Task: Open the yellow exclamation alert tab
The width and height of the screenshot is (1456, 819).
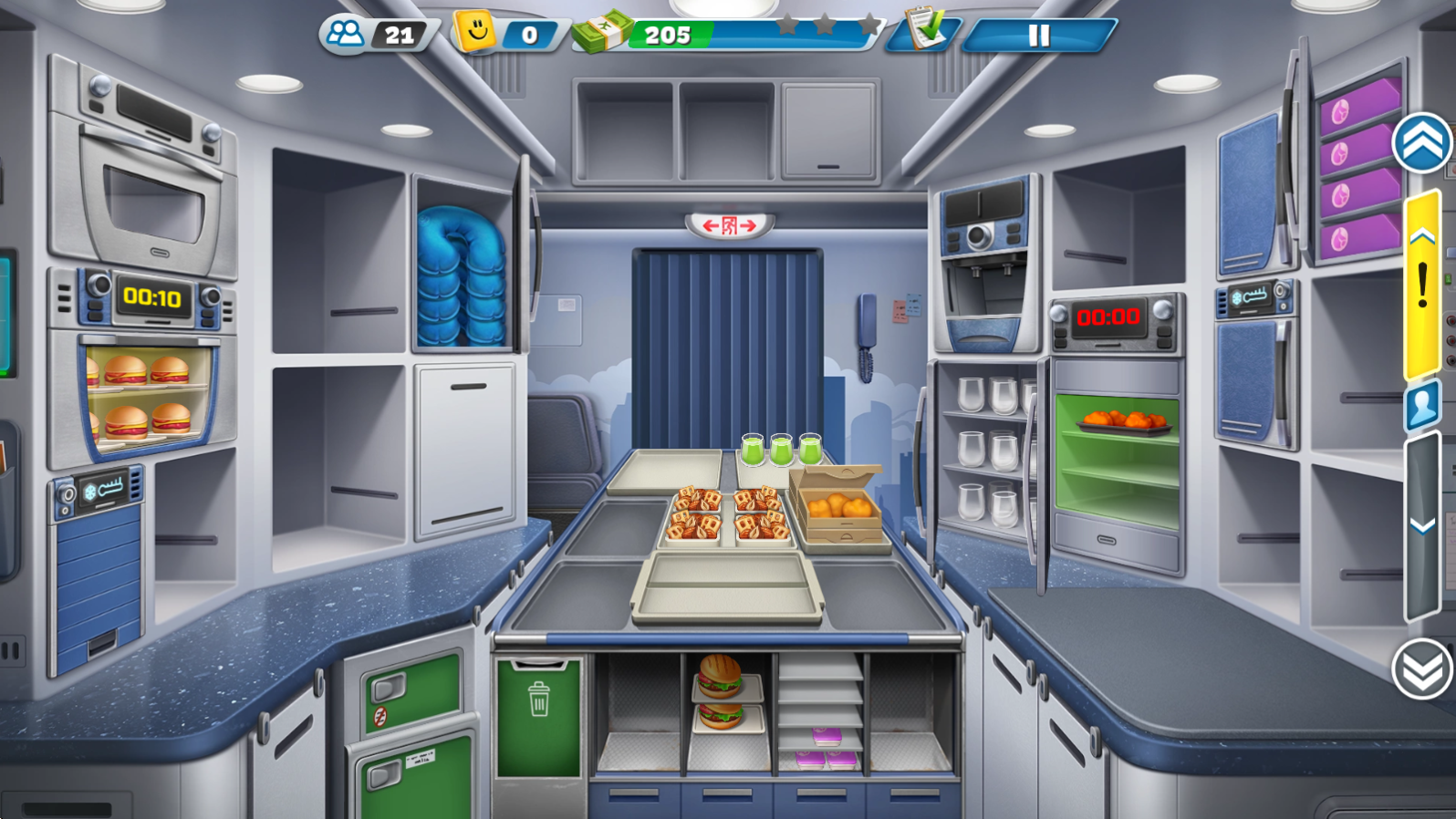Action: (x=1422, y=285)
